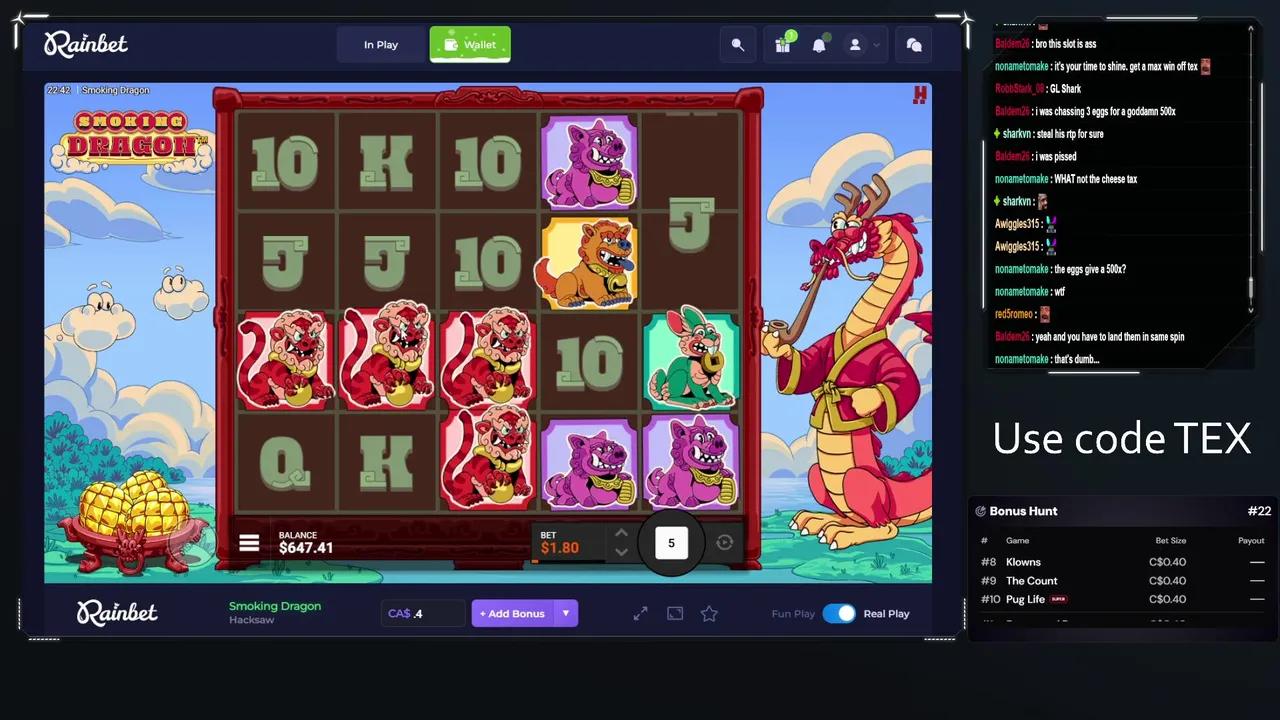Select the In Play tab

click(380, 44)
